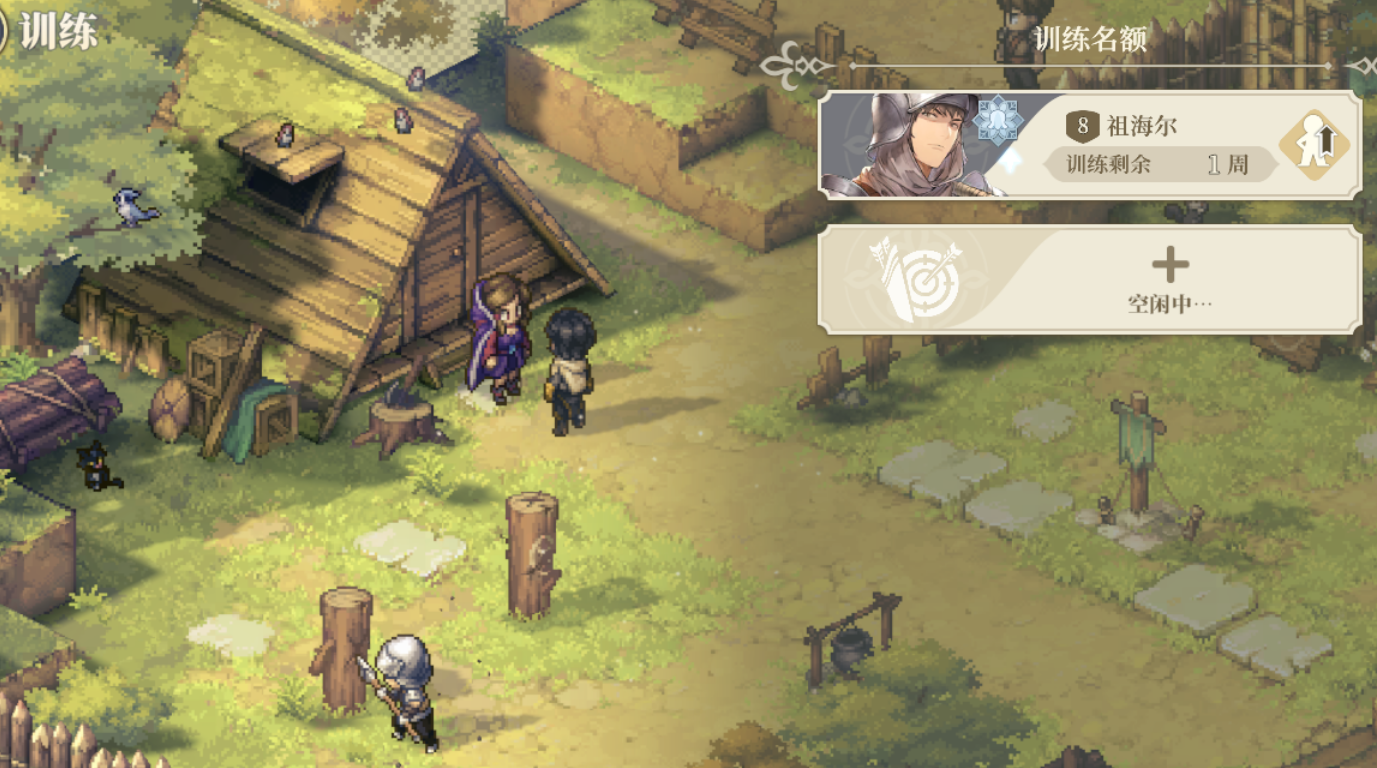Click the promotion icon on 祖海尔's card
The height and width of the screenshot is (768, 1377).
coord(1314,146)
